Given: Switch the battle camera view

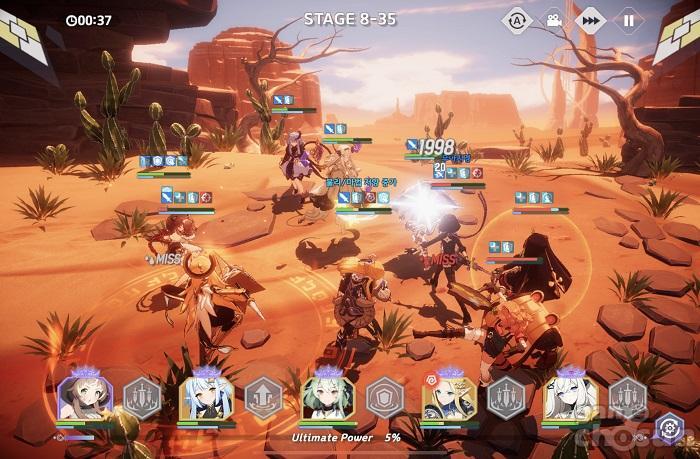Looking at the screenshot, I should point(552,19).
